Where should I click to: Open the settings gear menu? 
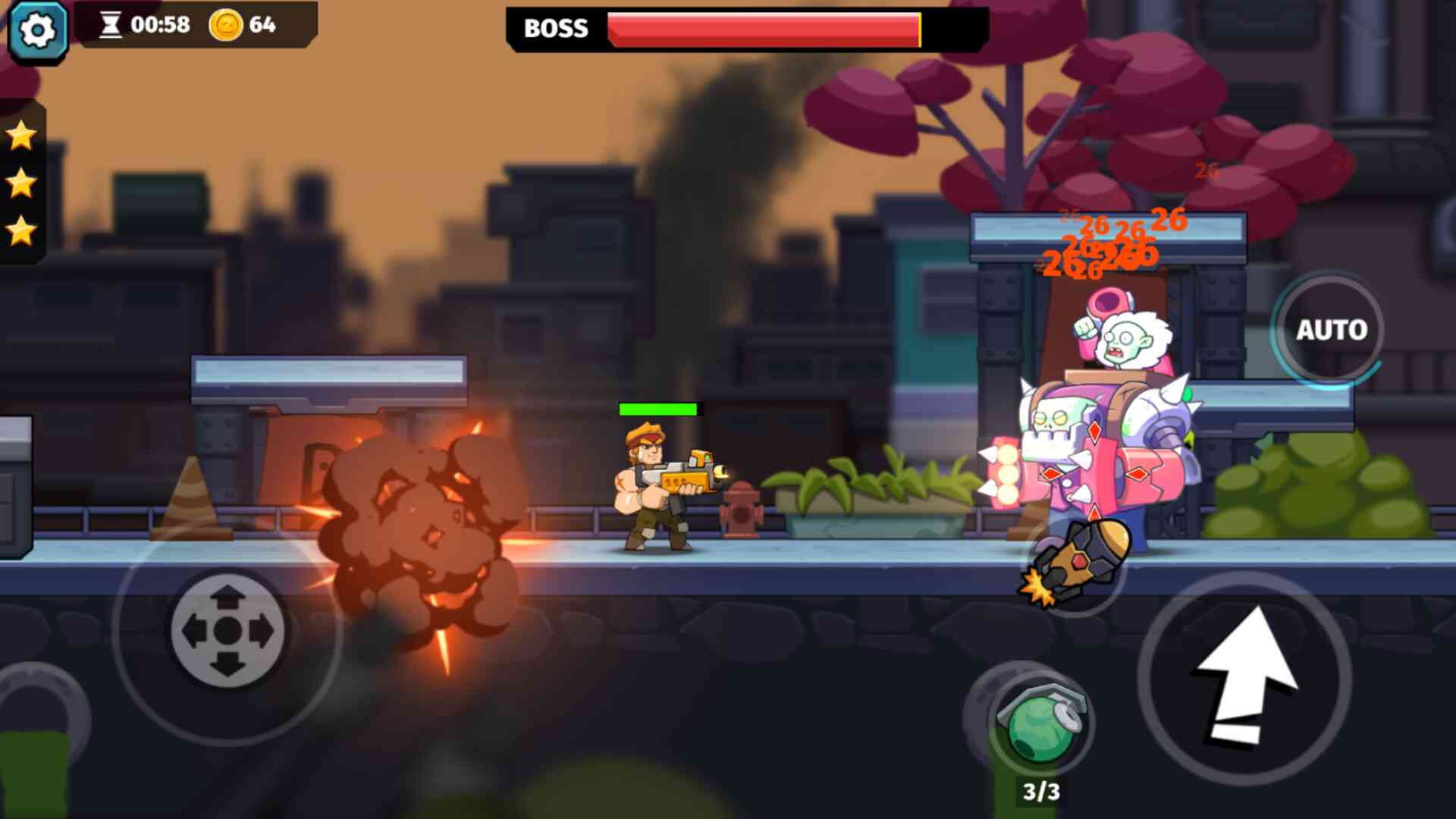[x=37, y=30]
